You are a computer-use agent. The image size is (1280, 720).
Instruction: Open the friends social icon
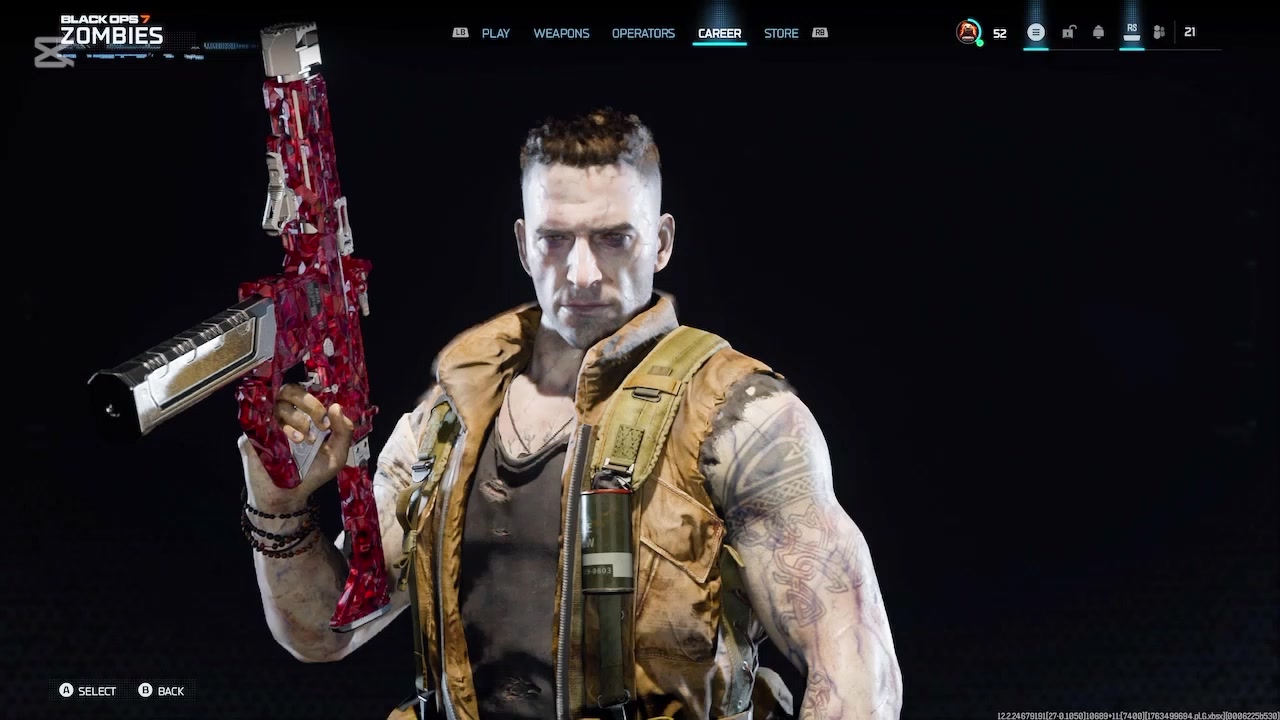click(1159, 32)
